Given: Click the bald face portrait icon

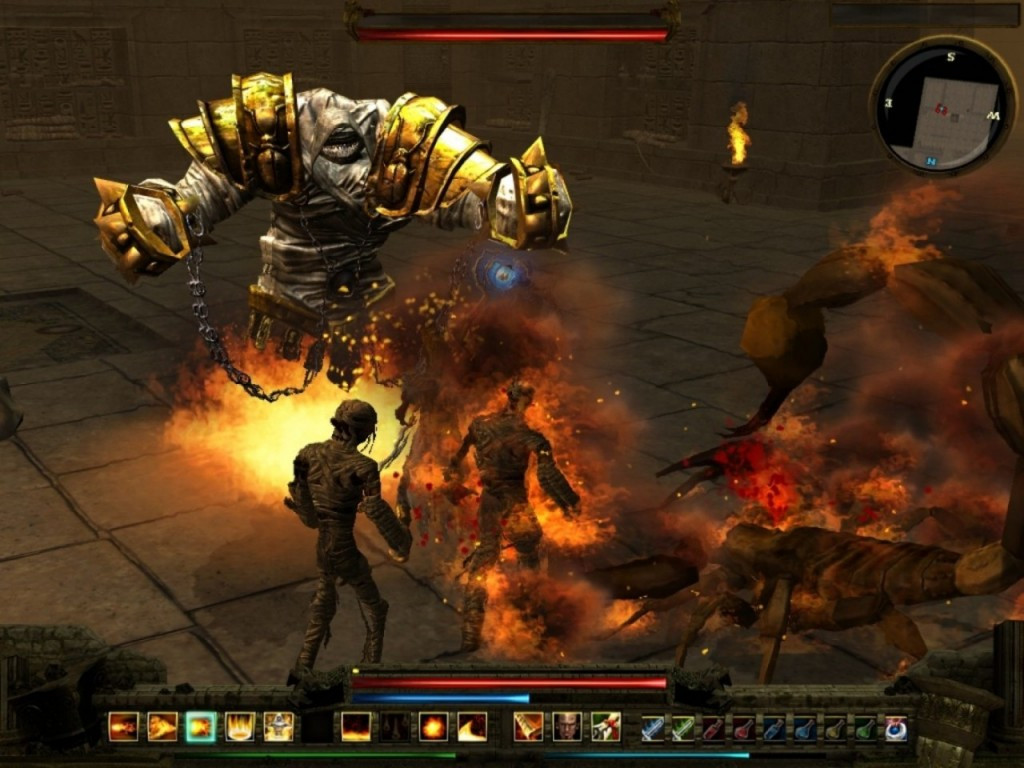Looking at the screenshot, I should [567, 726].
